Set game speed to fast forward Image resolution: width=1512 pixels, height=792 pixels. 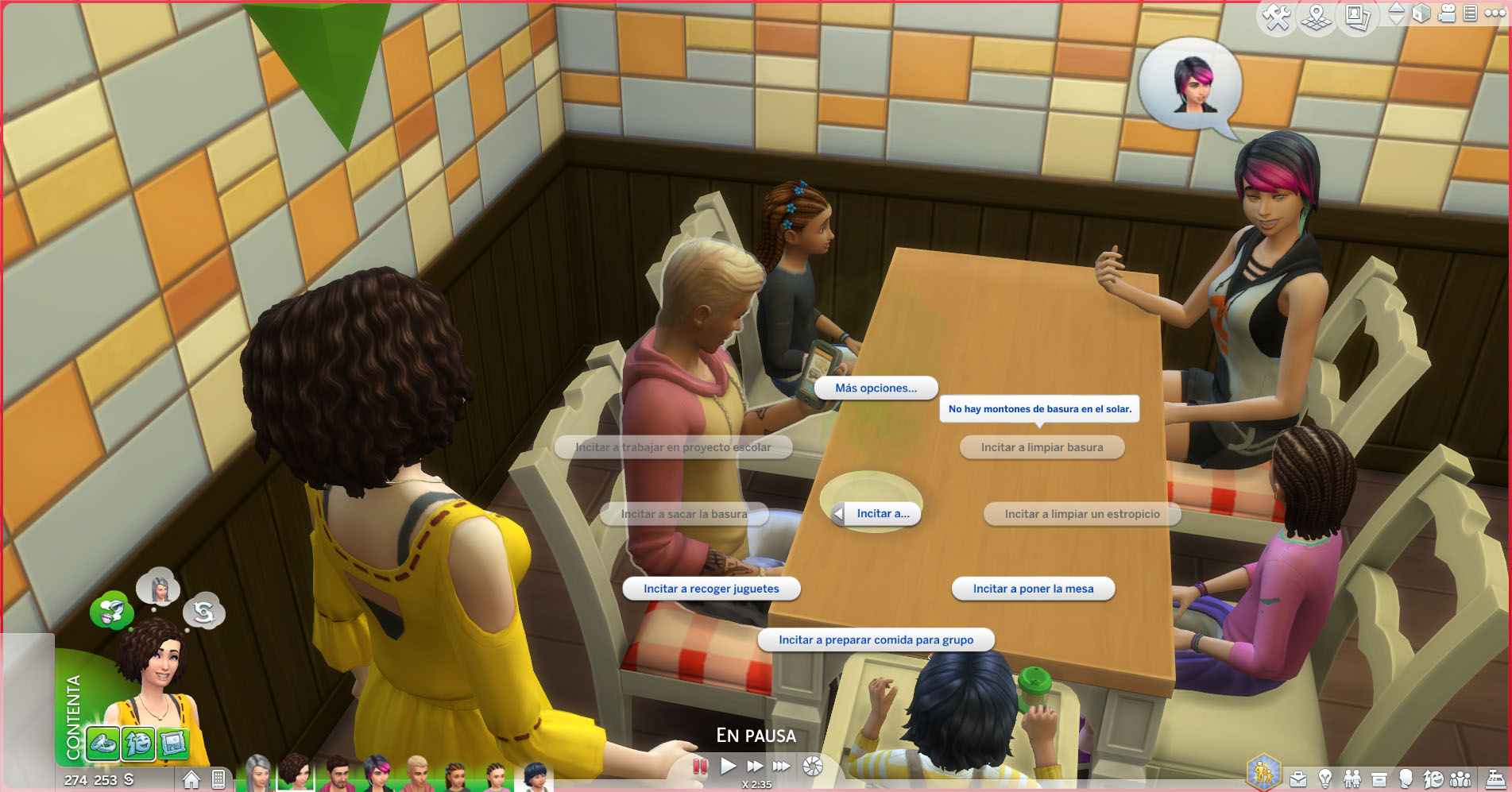(x=755, y=767)
